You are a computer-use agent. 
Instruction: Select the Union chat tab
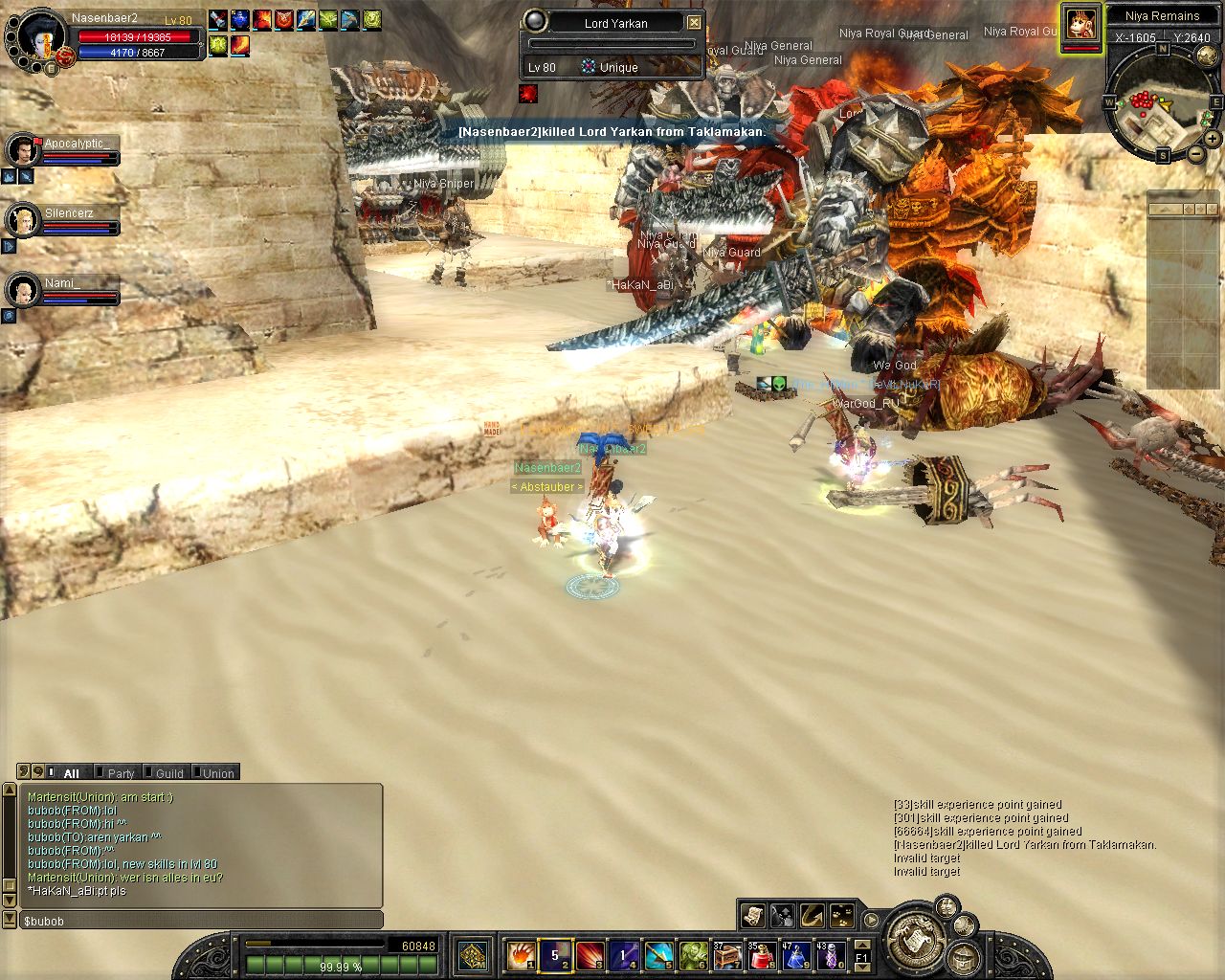pyautogui.click(x=218, y=773)
